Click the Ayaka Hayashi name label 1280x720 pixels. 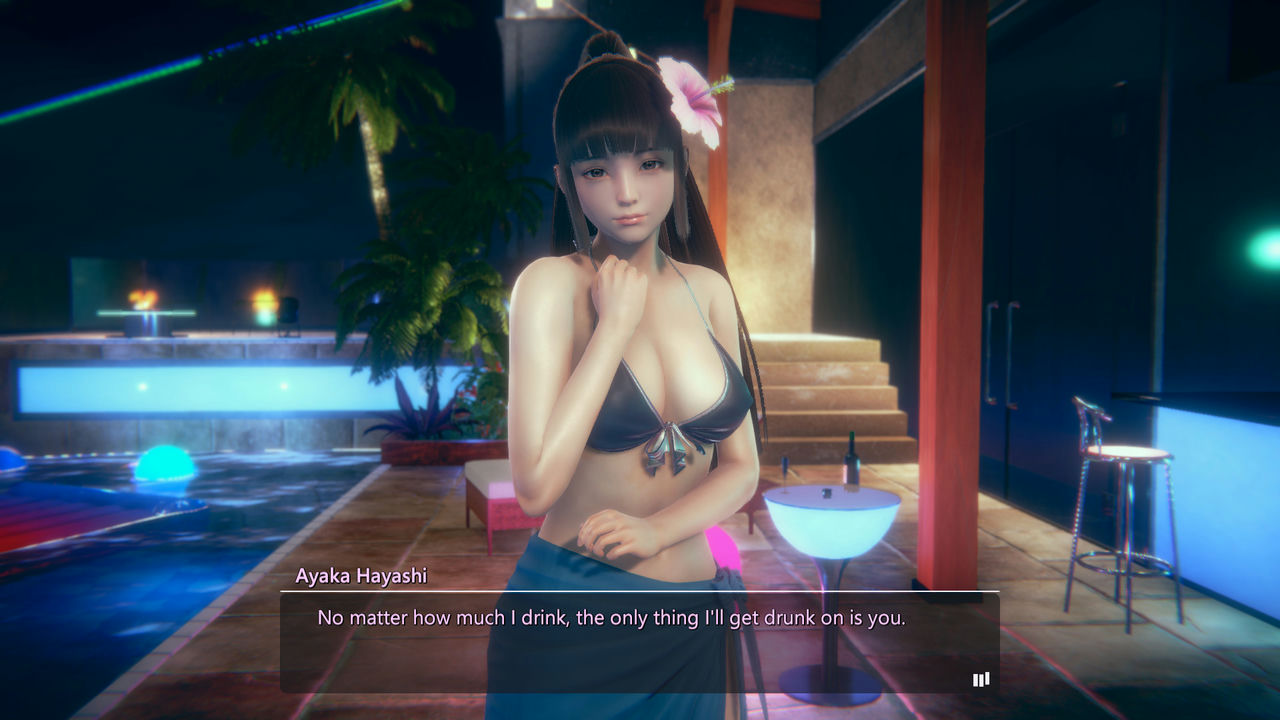click(363, 575)
